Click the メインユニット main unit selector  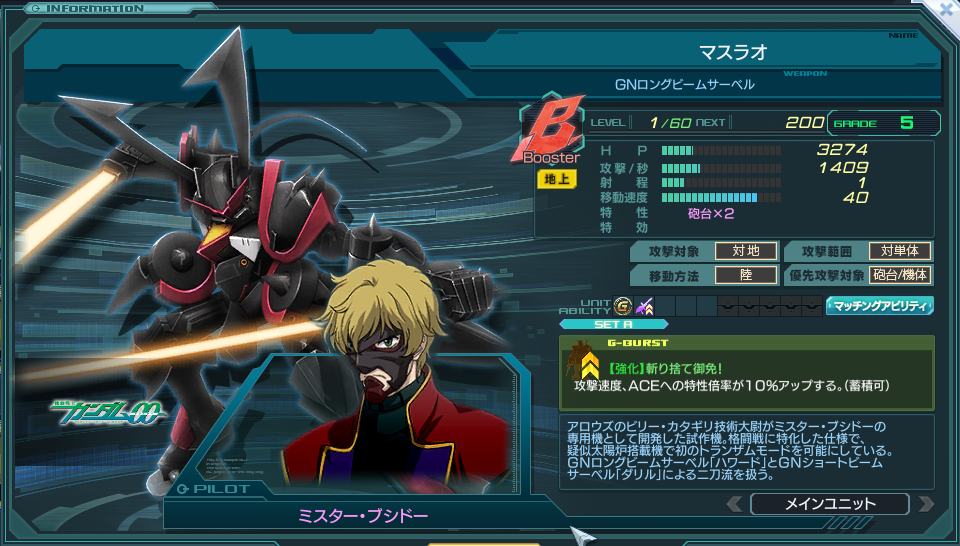[x=831, y=504]
